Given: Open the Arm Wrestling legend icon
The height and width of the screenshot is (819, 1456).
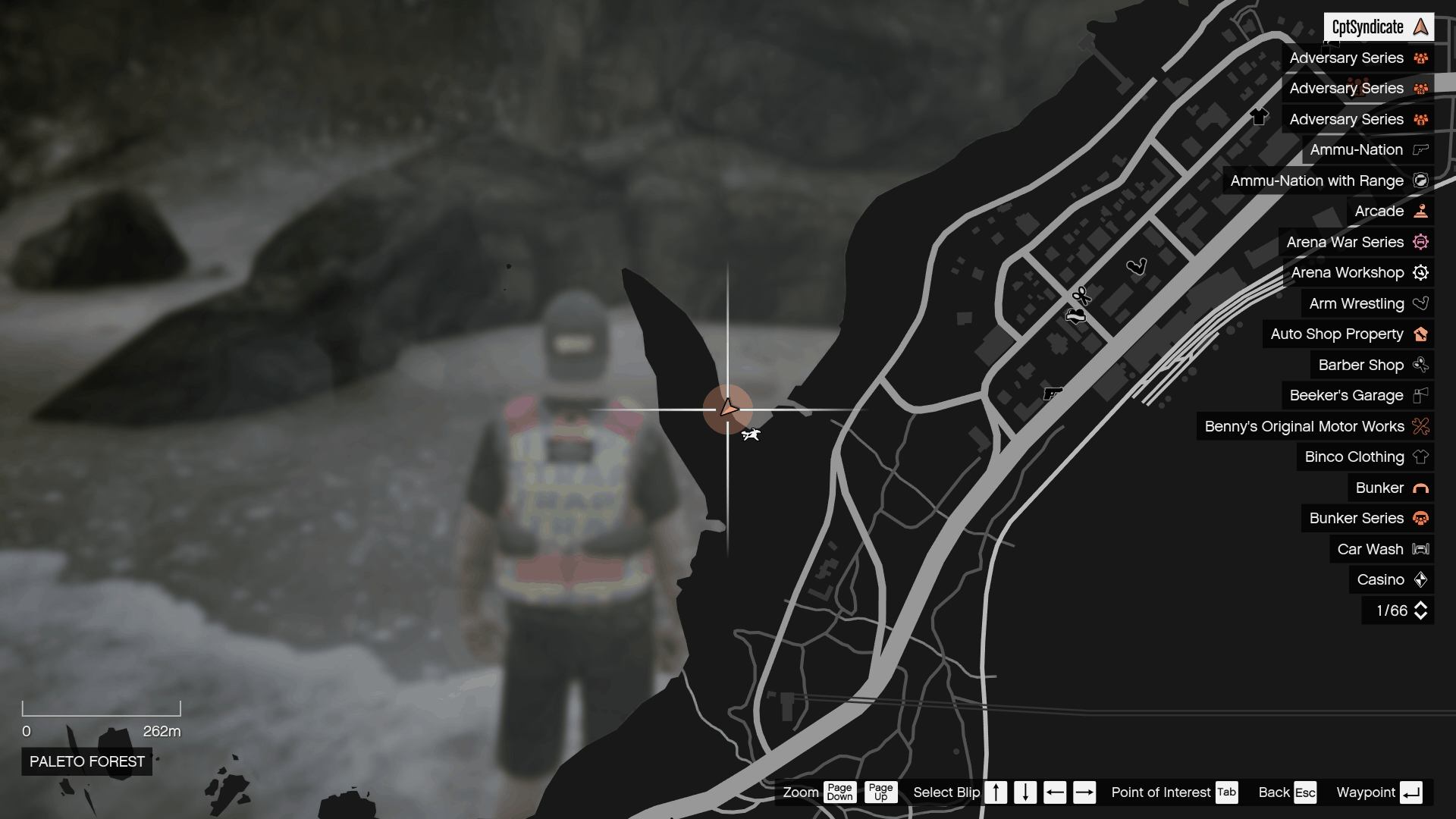Looking at the screenshot, I should click(1422, 303).
